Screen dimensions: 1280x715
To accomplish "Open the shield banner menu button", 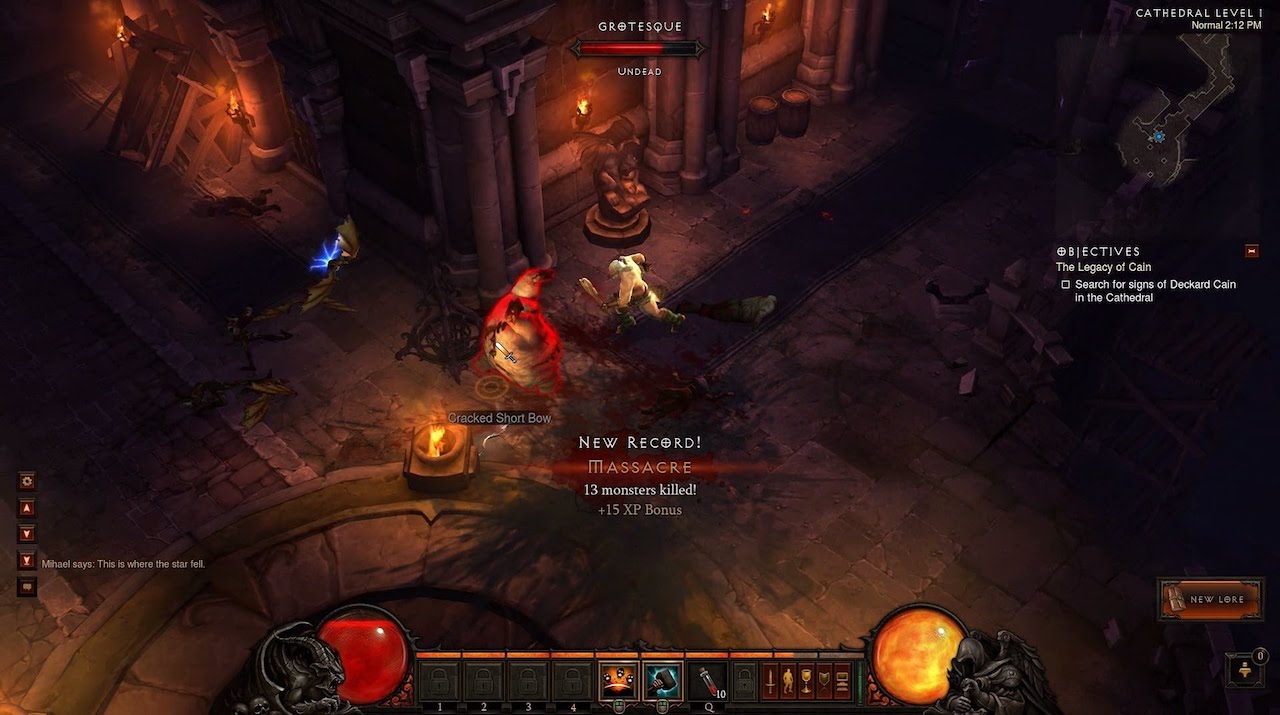I will click(x=824, y=681).
